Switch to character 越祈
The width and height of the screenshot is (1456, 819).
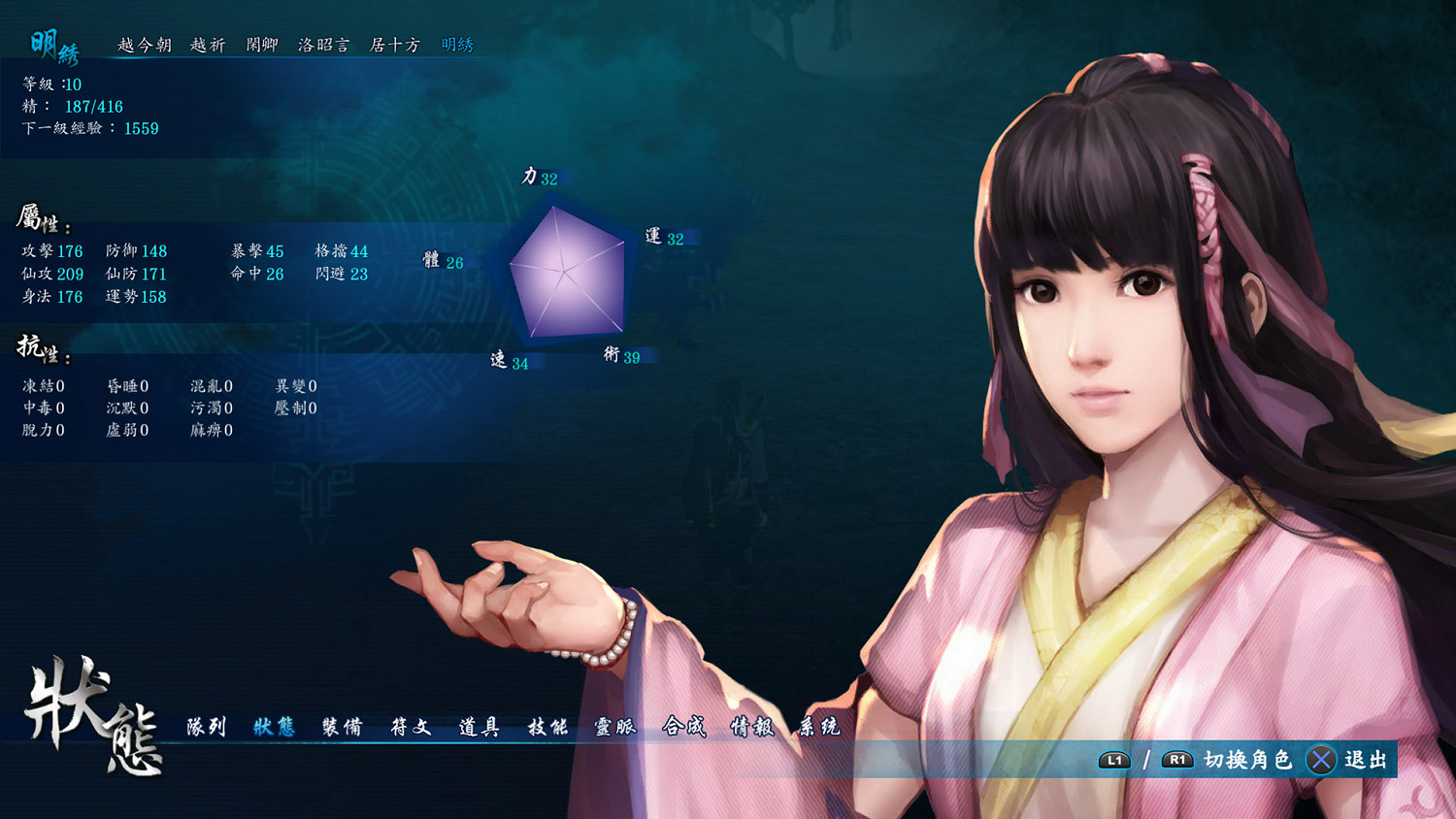click(x=209, y=45)
